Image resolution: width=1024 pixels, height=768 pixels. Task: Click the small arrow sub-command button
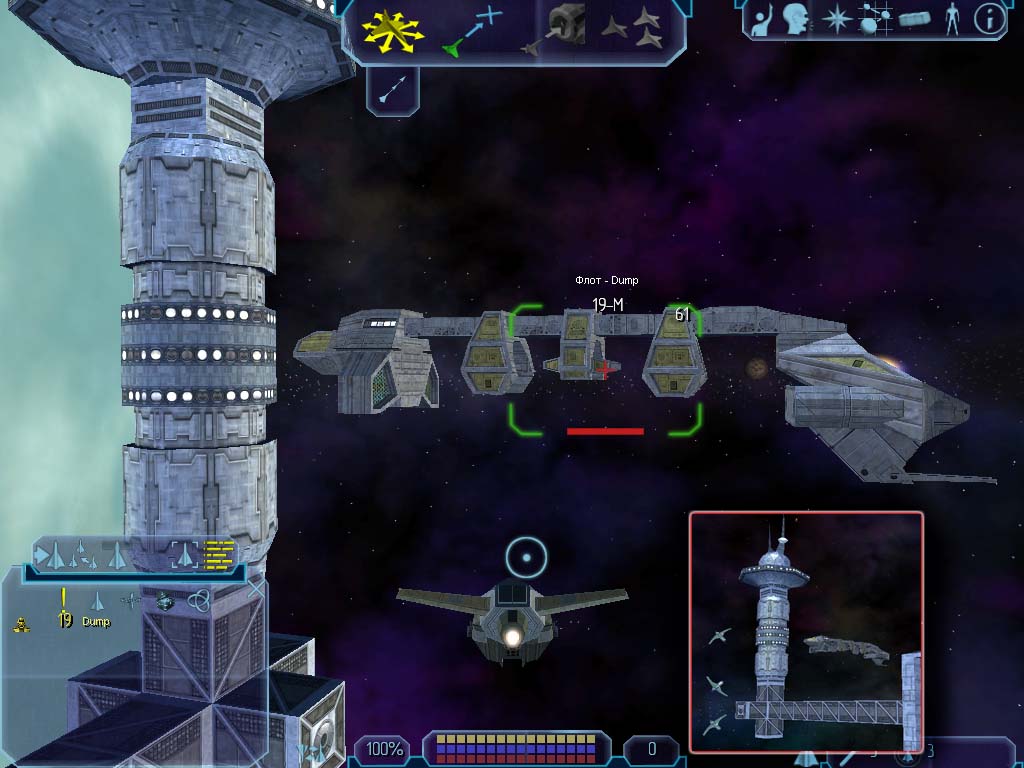point(392,91)
